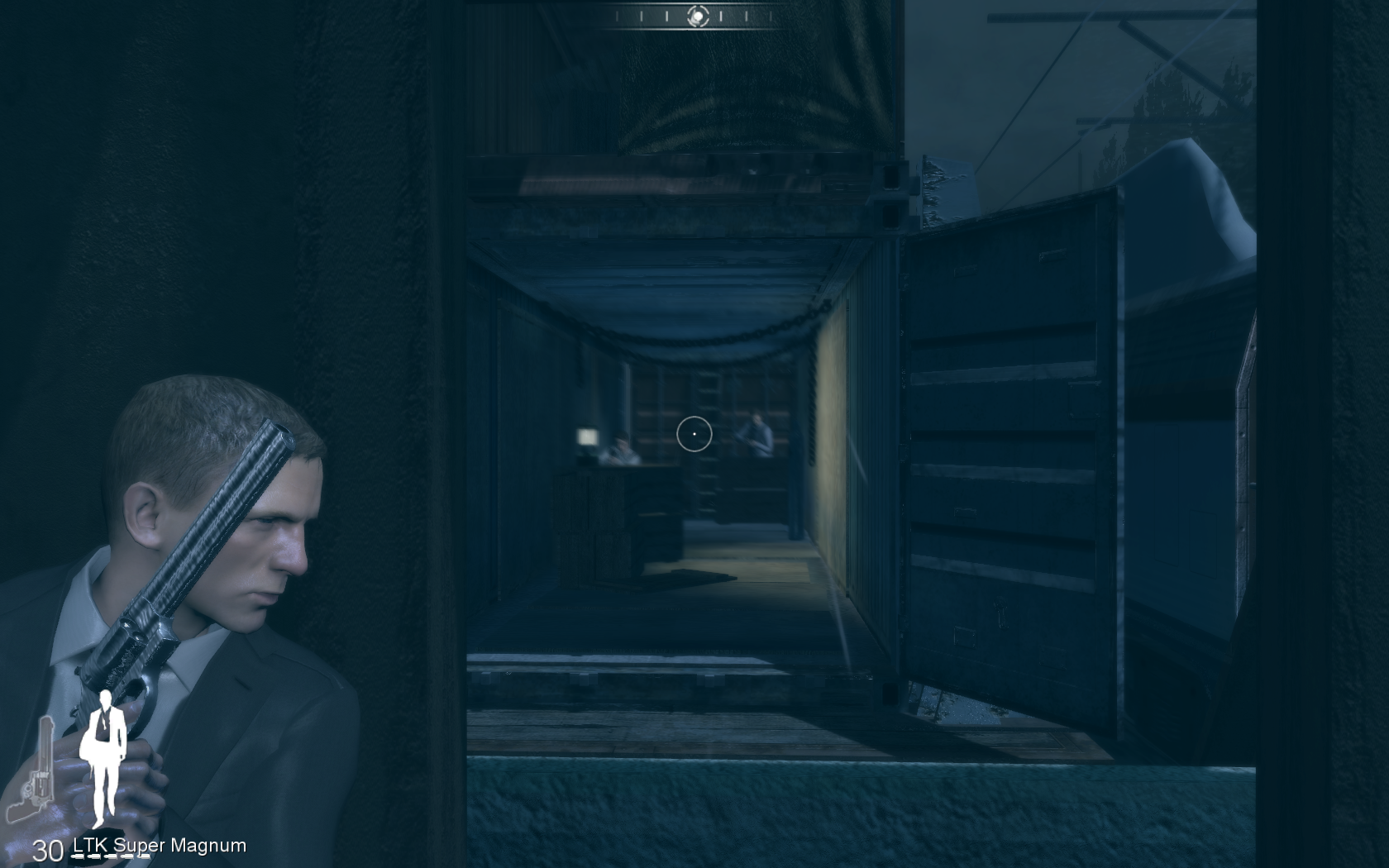The image size is (1389, 868).
Task: Click the white Bond silhouette icon
Action: point(104,756)
